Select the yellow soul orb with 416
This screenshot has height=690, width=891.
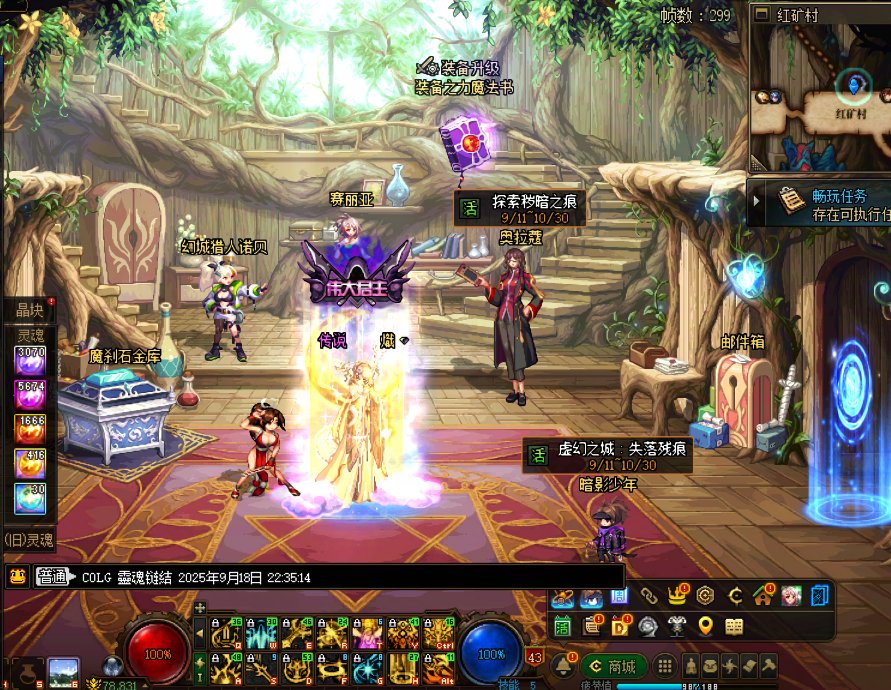click(29, 462)
